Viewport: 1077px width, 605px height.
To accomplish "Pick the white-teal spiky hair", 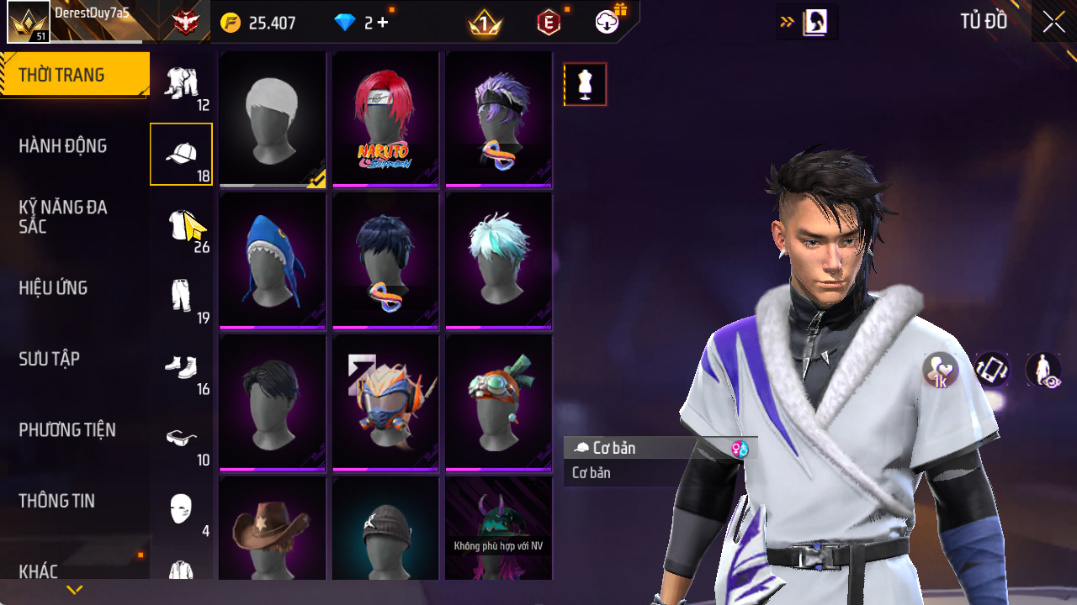I will pos(498,260).
